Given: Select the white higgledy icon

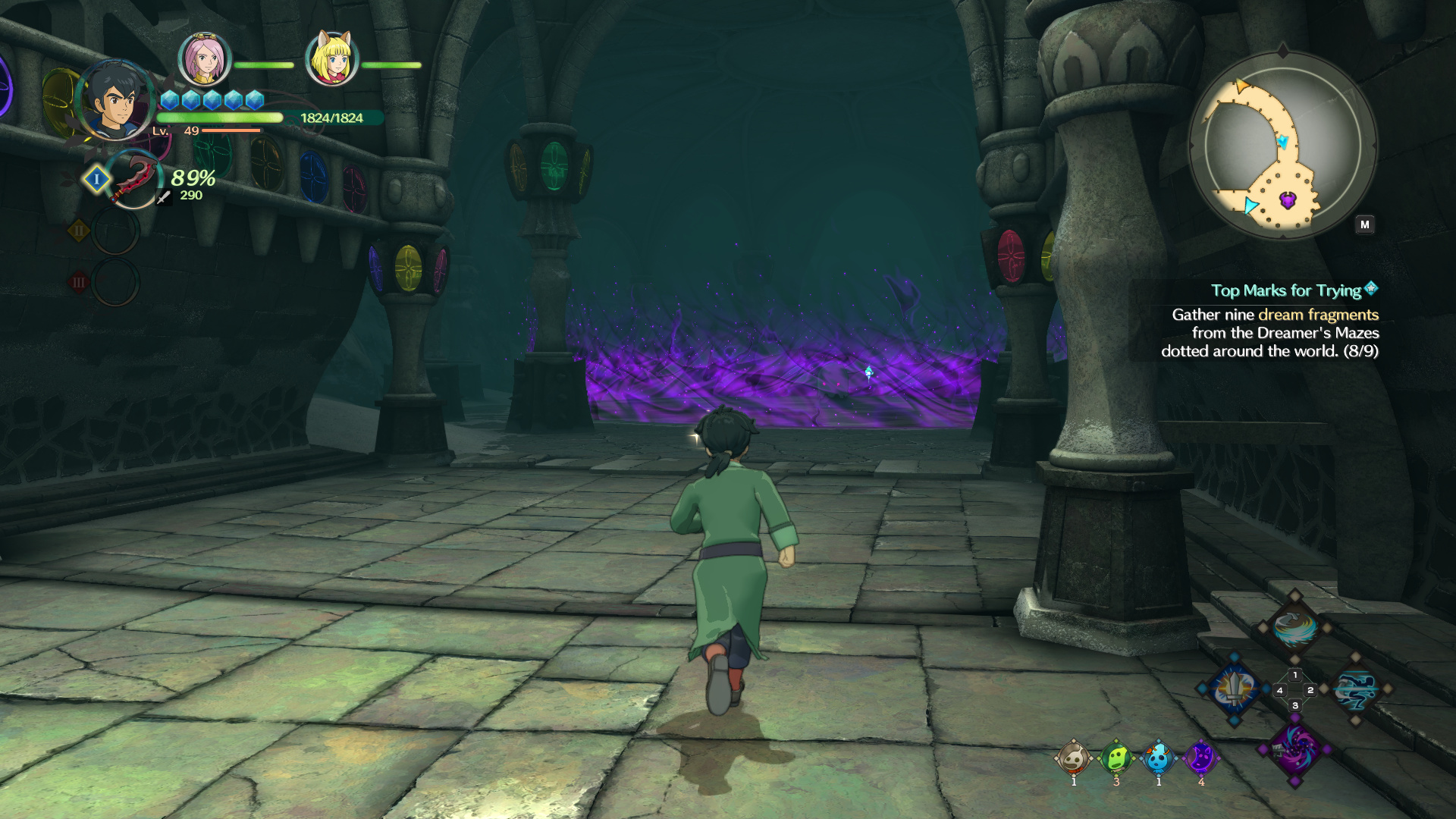Looking at the screenshot, I should 1074,758.
